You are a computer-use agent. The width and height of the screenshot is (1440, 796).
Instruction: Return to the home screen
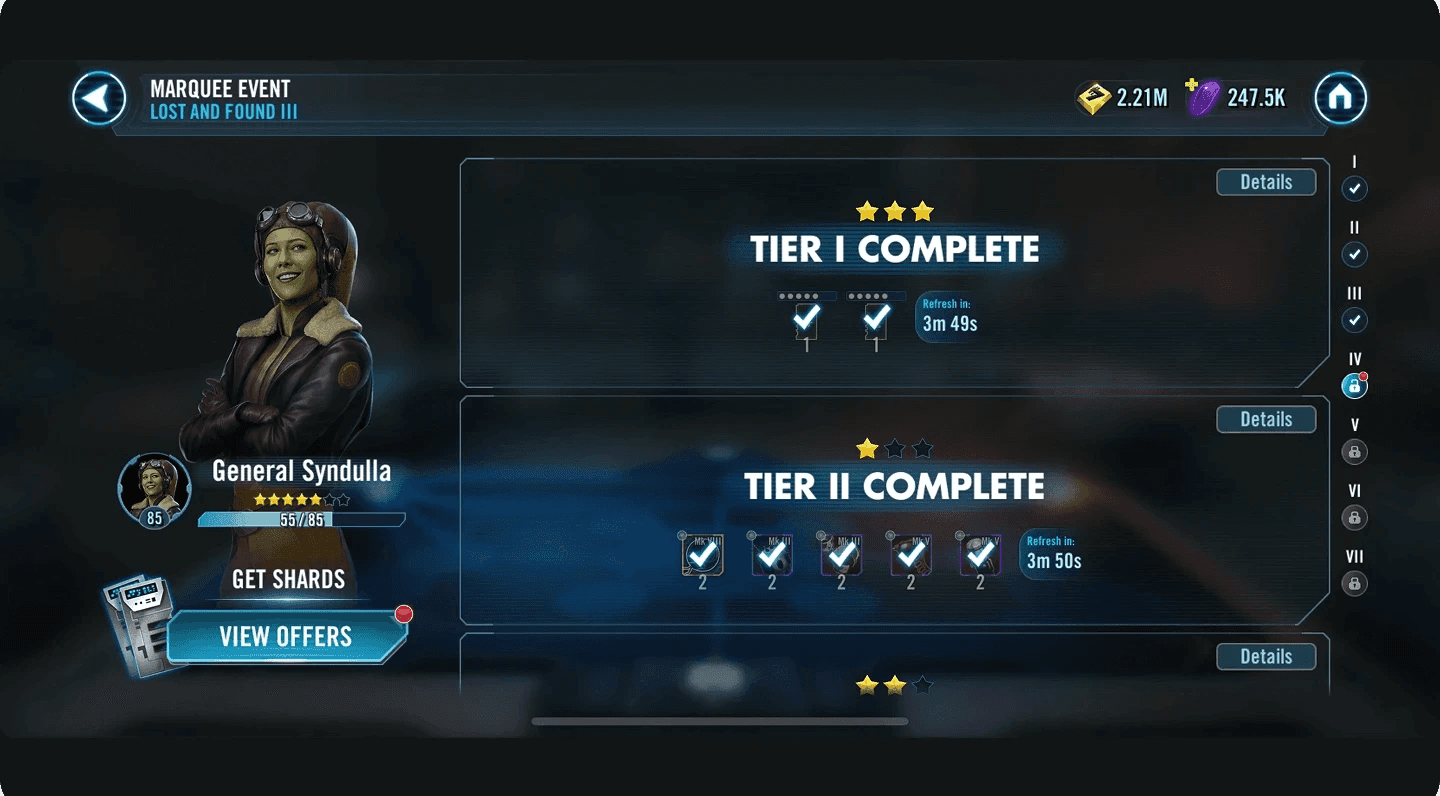(1340, 98)
